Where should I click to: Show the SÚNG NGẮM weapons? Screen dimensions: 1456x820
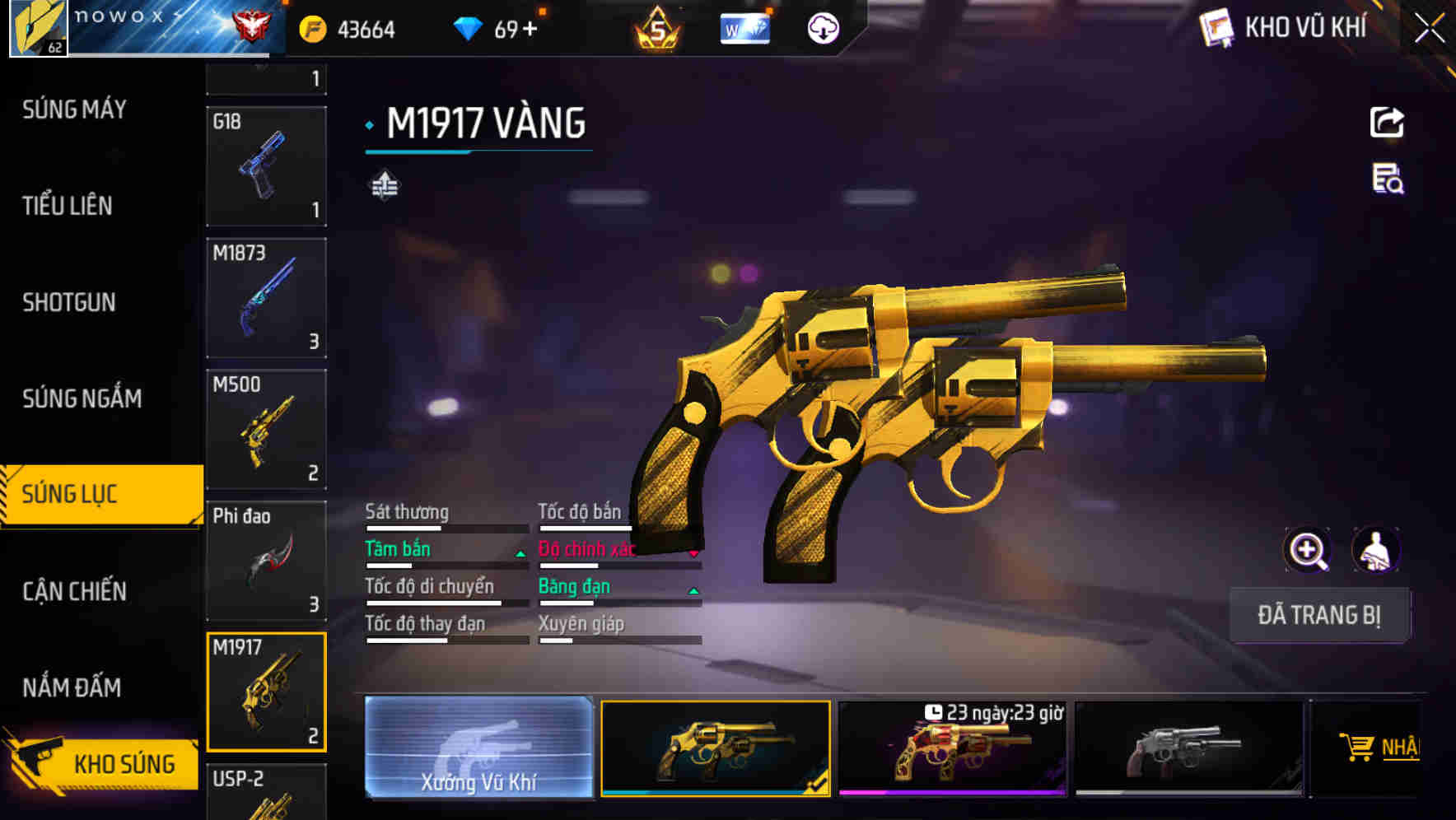point(82,398)
